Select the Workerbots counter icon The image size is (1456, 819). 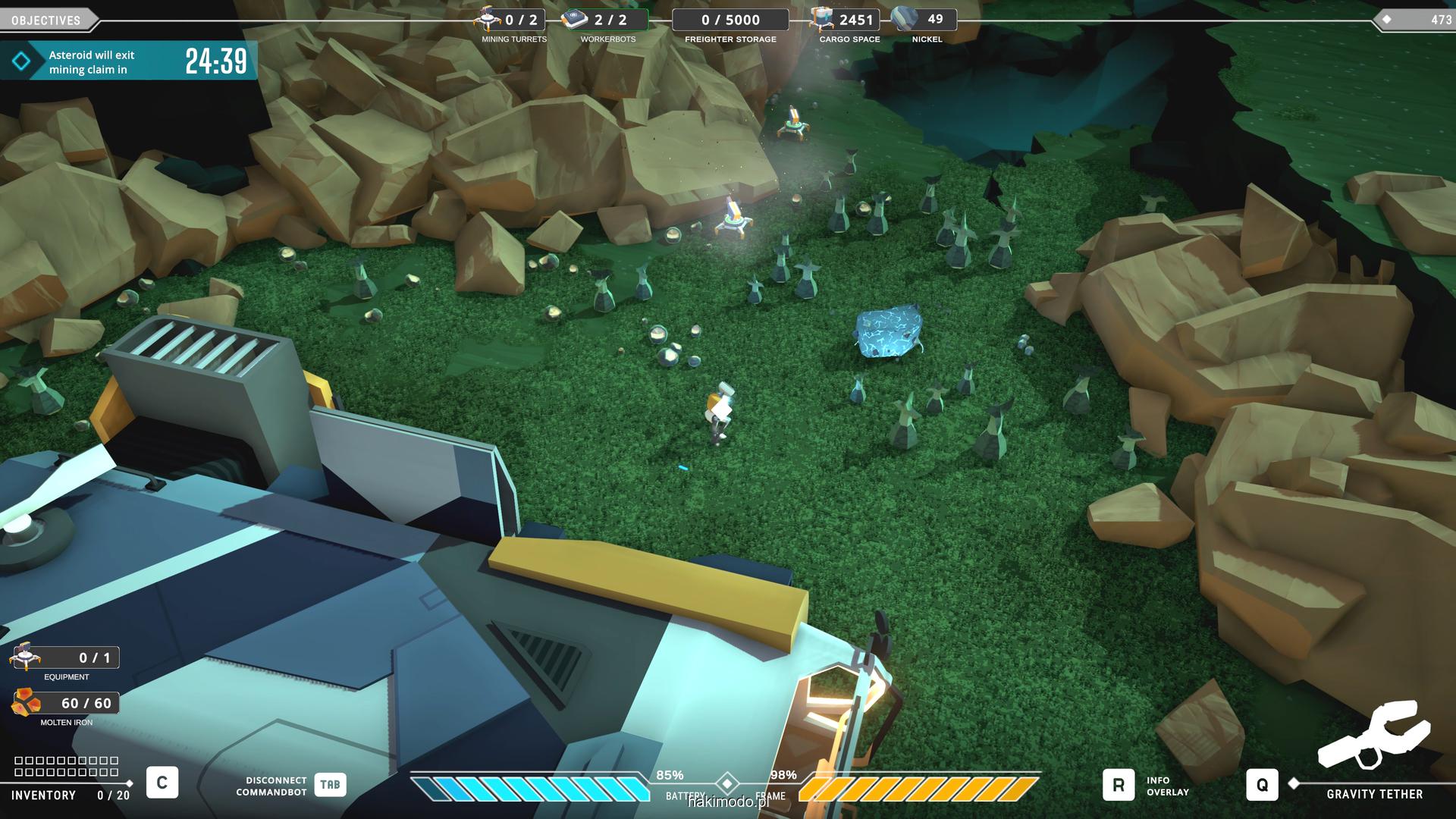point(575,19)
